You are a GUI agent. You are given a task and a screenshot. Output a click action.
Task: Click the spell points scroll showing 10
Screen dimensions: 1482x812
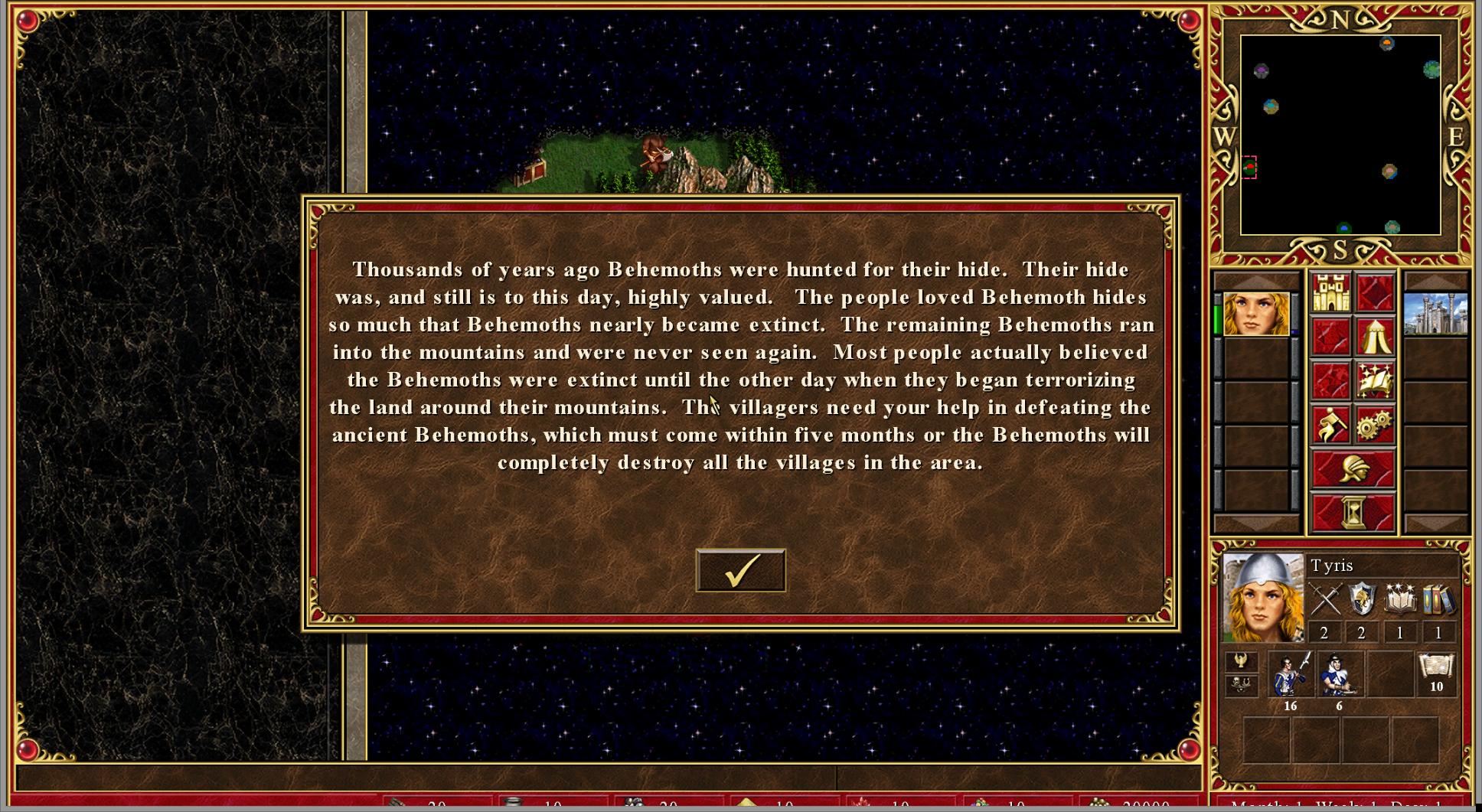[x=1436, y=670]
